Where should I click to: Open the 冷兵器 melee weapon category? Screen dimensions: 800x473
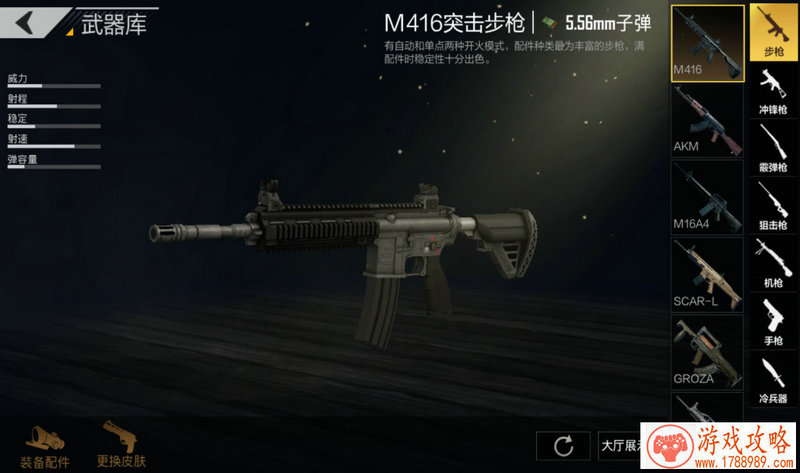click(x=774, y=379)
